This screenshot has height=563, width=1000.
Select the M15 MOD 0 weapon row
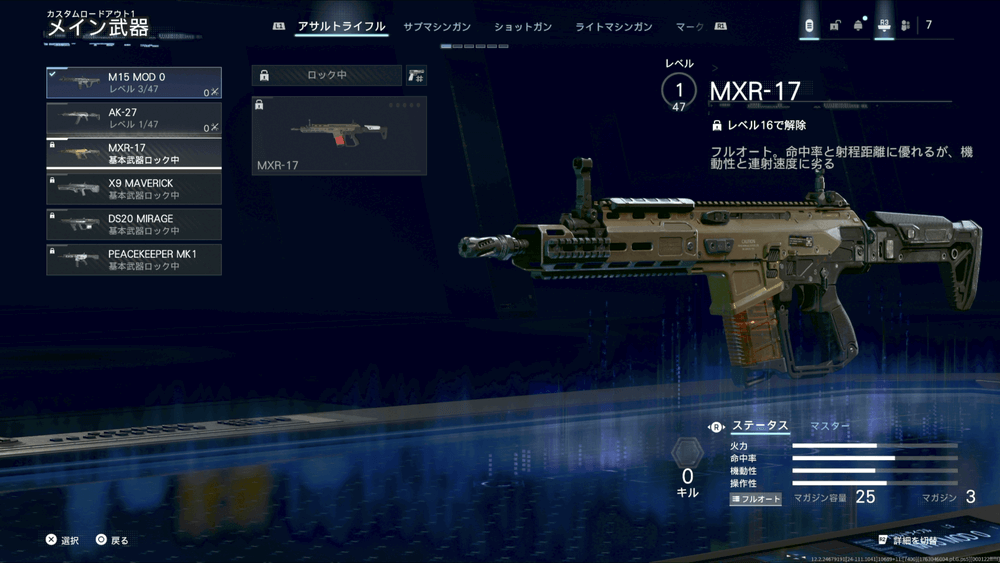[x=134, y=83]
